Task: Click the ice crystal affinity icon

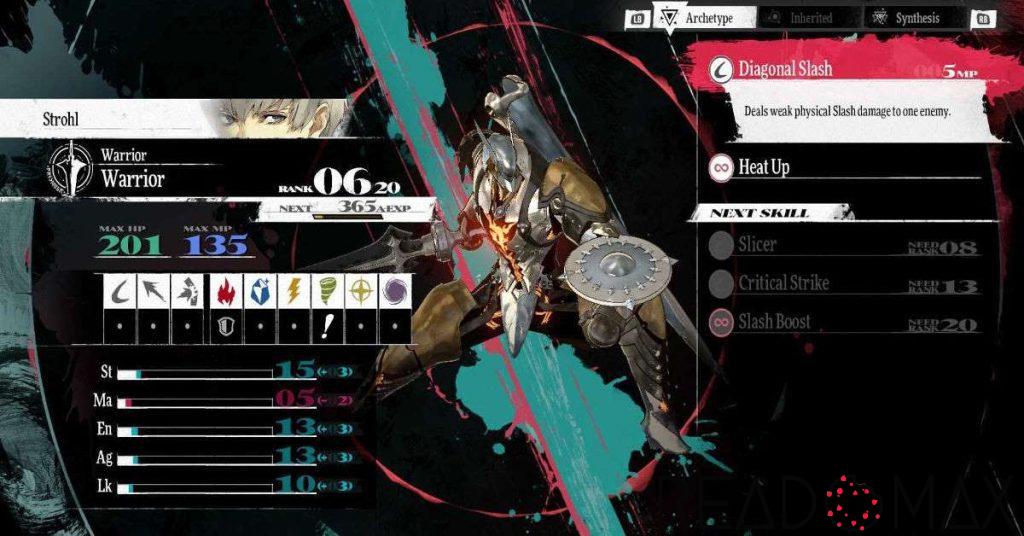Action: pyautogui.click(x=259, y=290)
